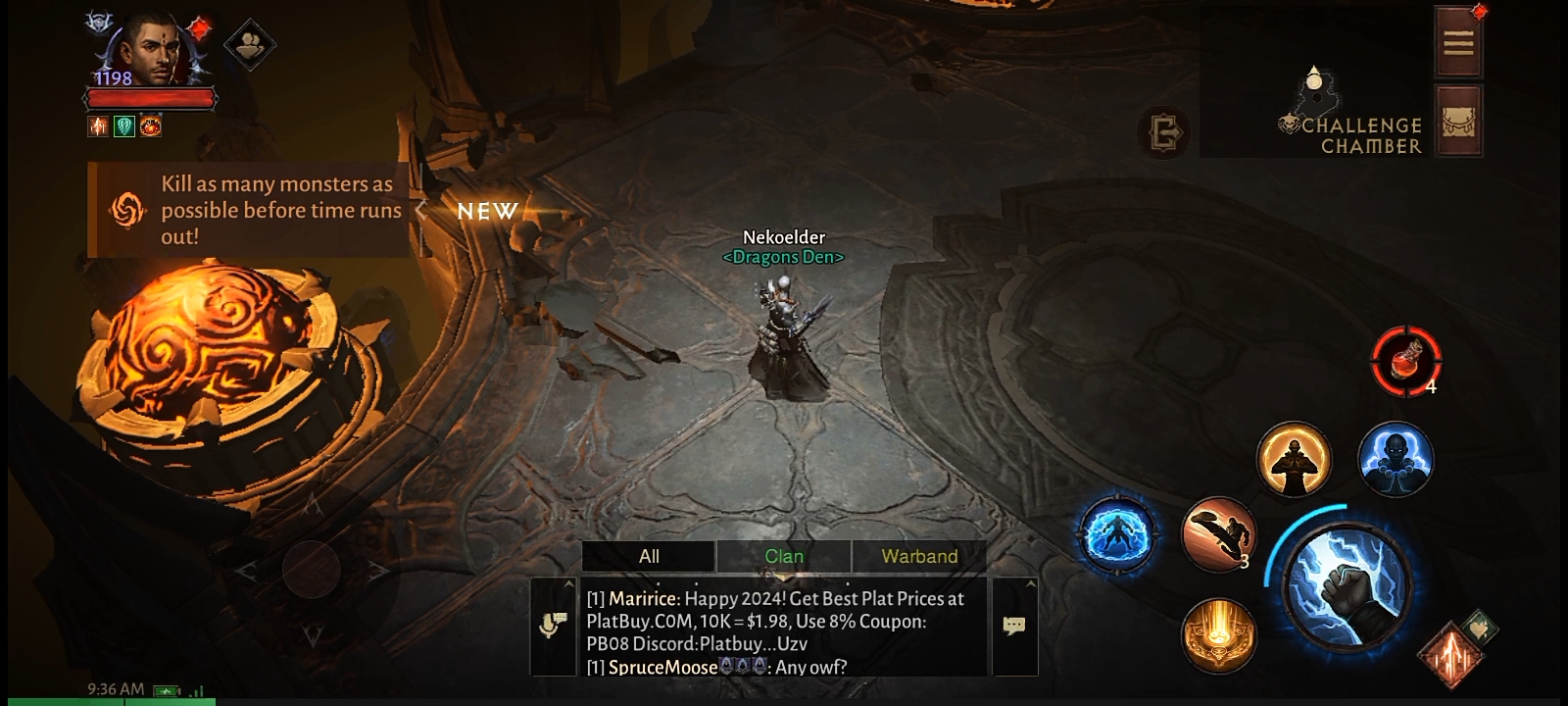1568x706 pixels.
Task: Trigger the golden light pillar skill
Action: click(1218, 635)
